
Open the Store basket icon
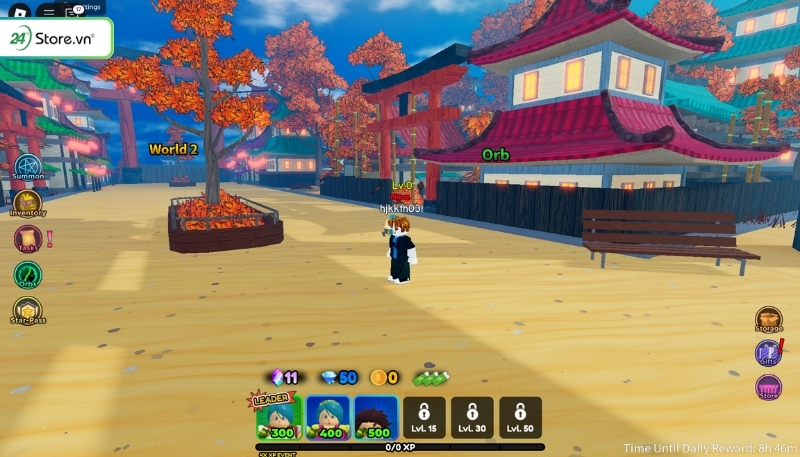click(x=769, y=387)
